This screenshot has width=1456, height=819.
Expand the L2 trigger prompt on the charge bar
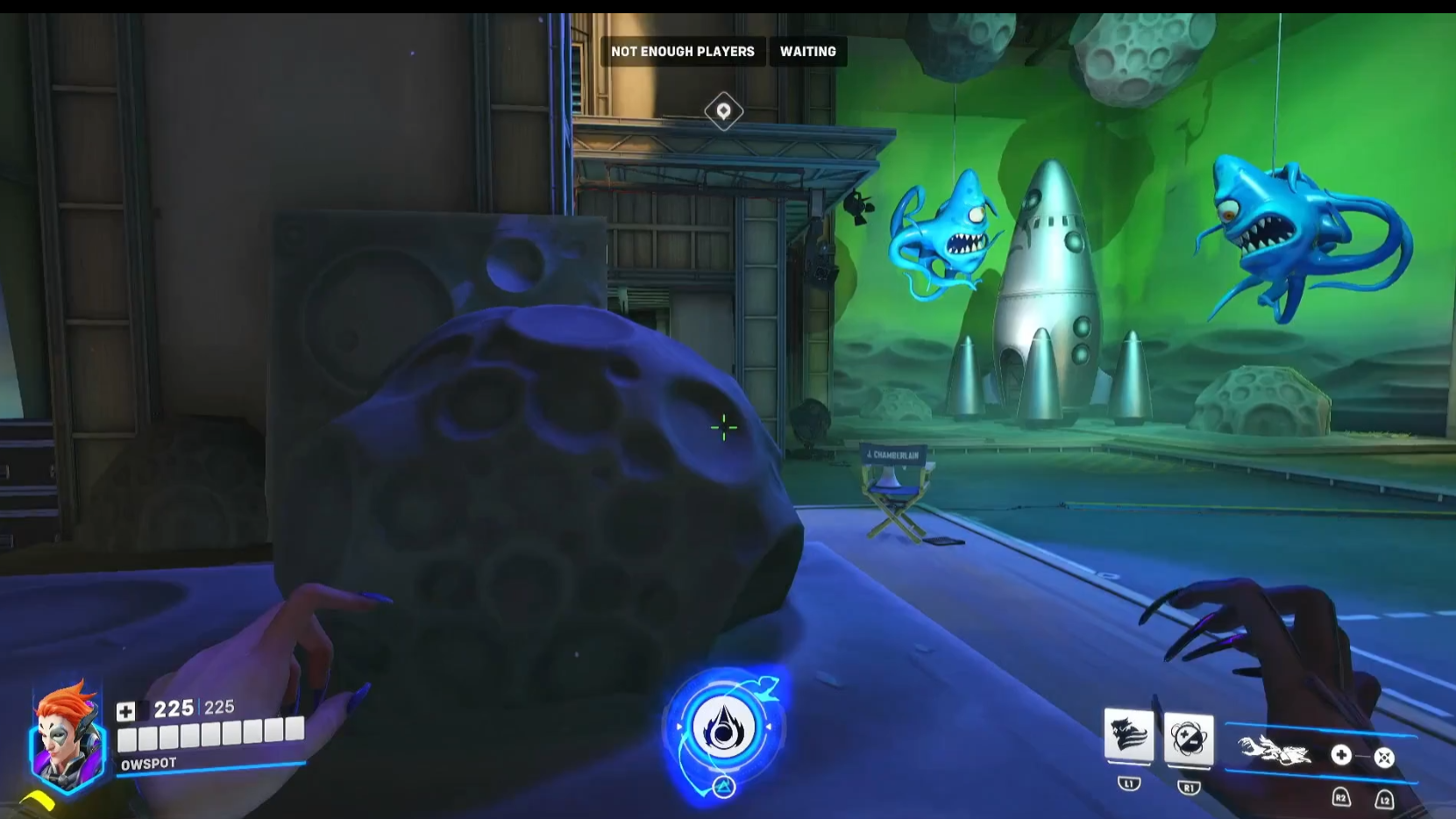coord(1386,799)
